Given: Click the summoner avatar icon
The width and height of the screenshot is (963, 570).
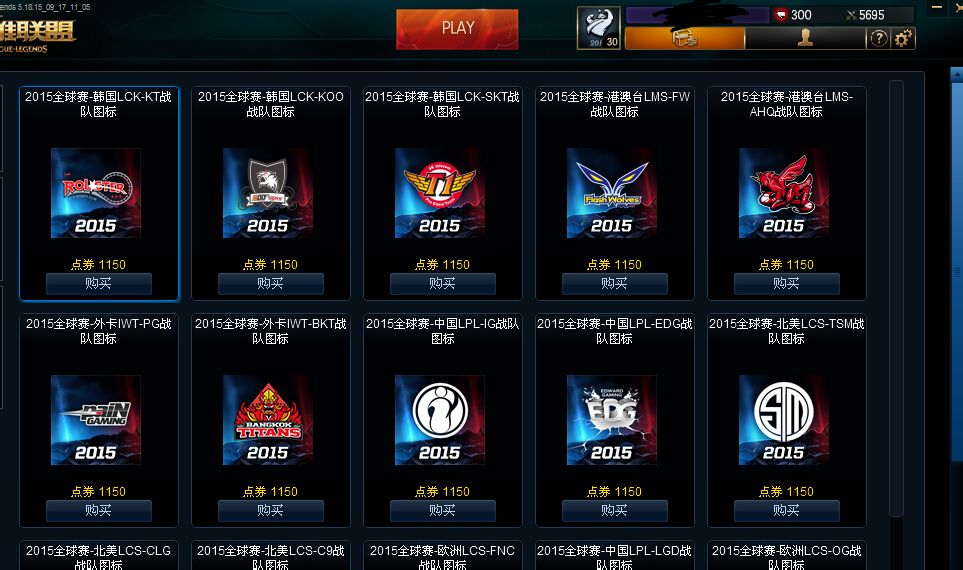Looking at the screenshot, I should 598,28.
